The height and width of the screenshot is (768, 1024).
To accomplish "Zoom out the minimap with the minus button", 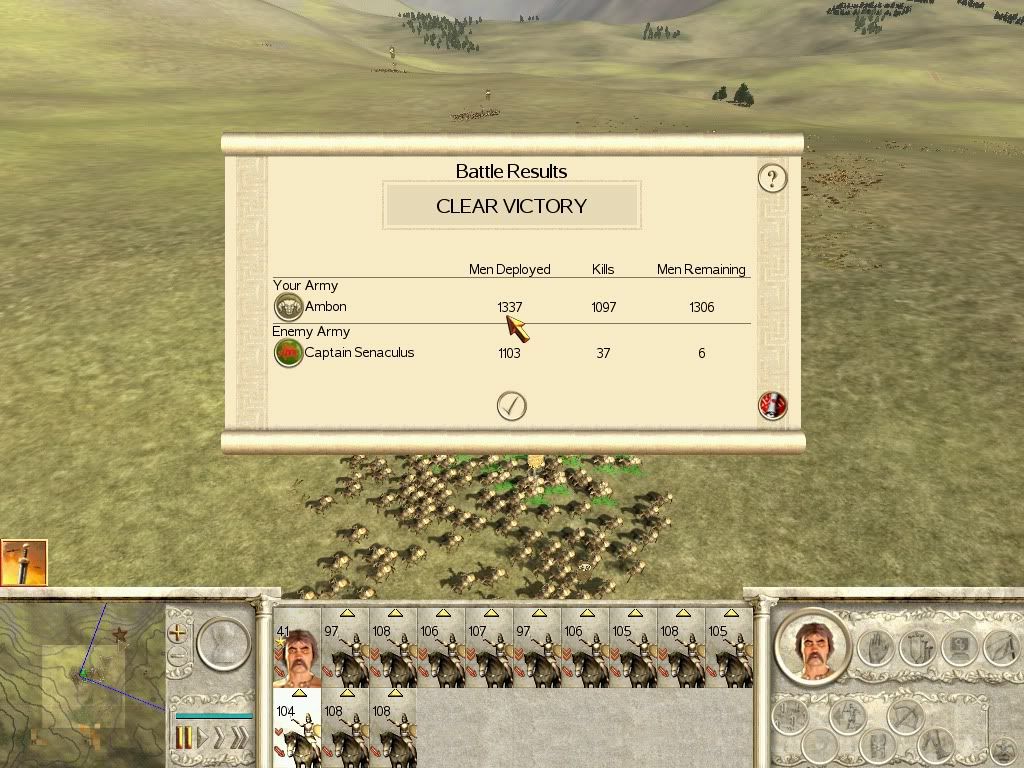I will [178, 657].
